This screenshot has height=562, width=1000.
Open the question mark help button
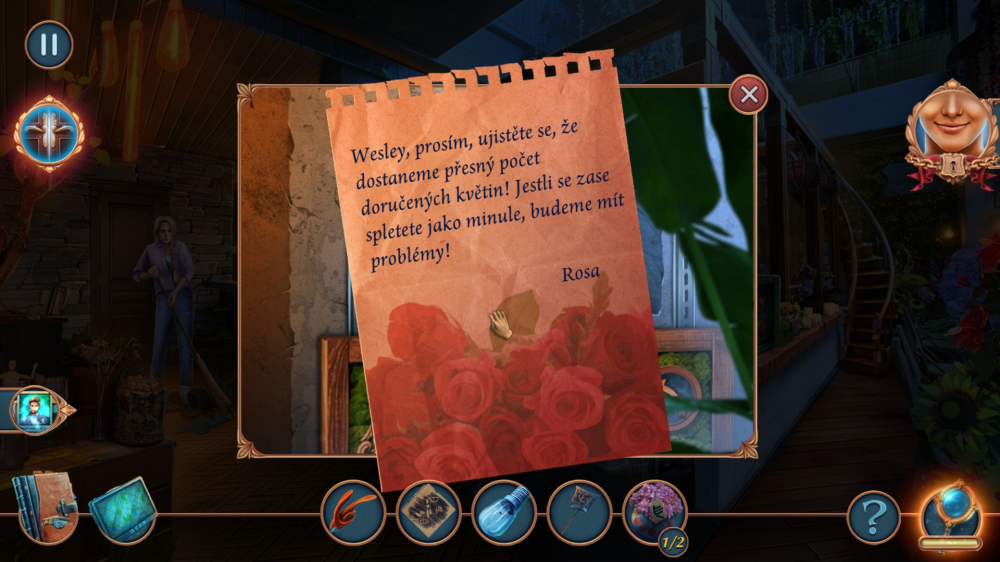(x=874, y=517)
